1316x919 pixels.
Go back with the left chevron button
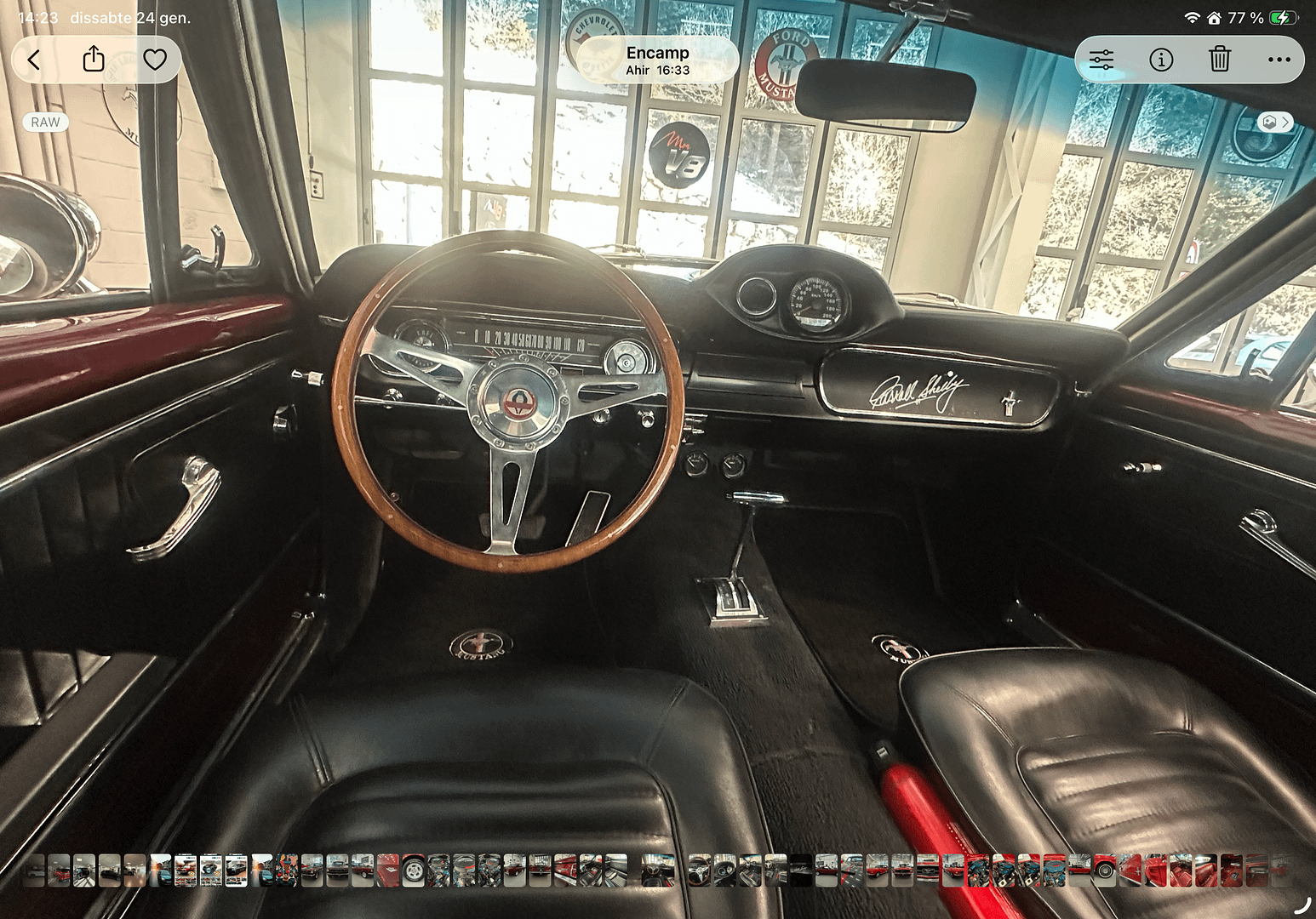tap(34, 60)
